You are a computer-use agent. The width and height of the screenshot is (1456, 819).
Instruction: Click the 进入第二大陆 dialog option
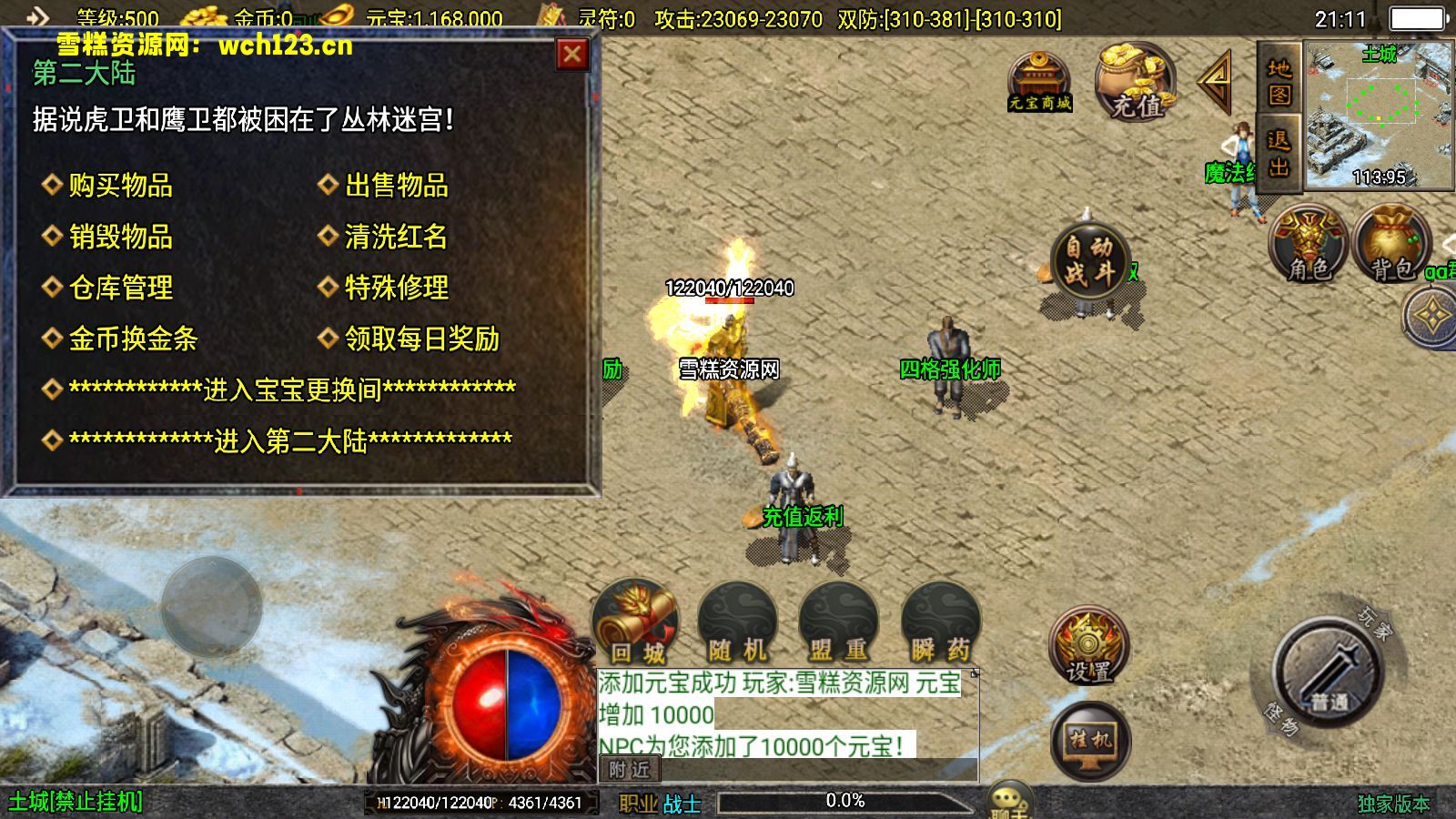click(291, 439)
